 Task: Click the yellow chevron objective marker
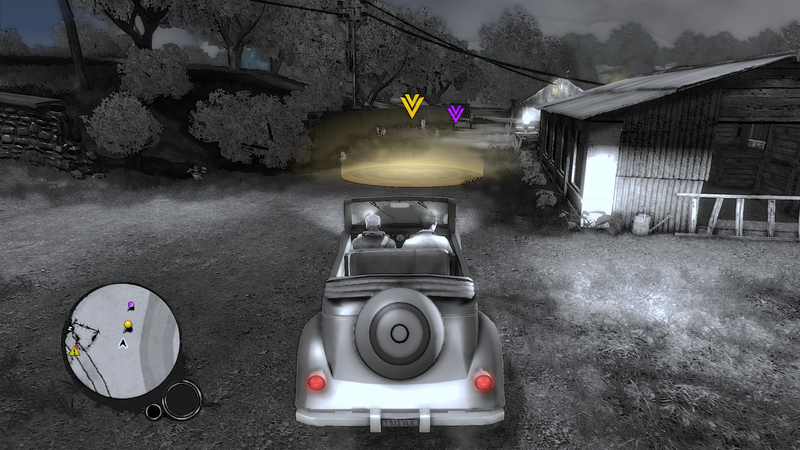click(410, 105)
